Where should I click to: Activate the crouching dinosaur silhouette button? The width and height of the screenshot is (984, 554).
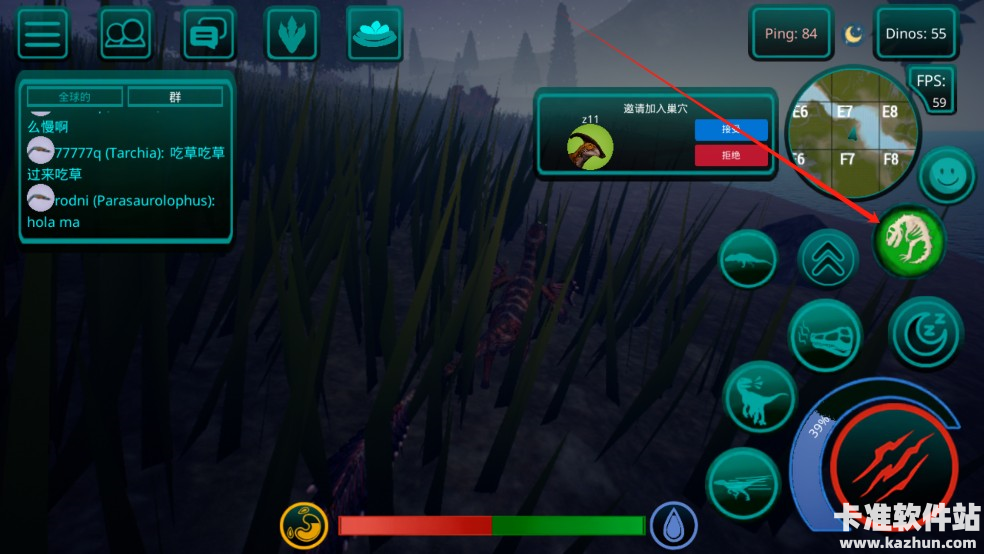coord(748,259)
